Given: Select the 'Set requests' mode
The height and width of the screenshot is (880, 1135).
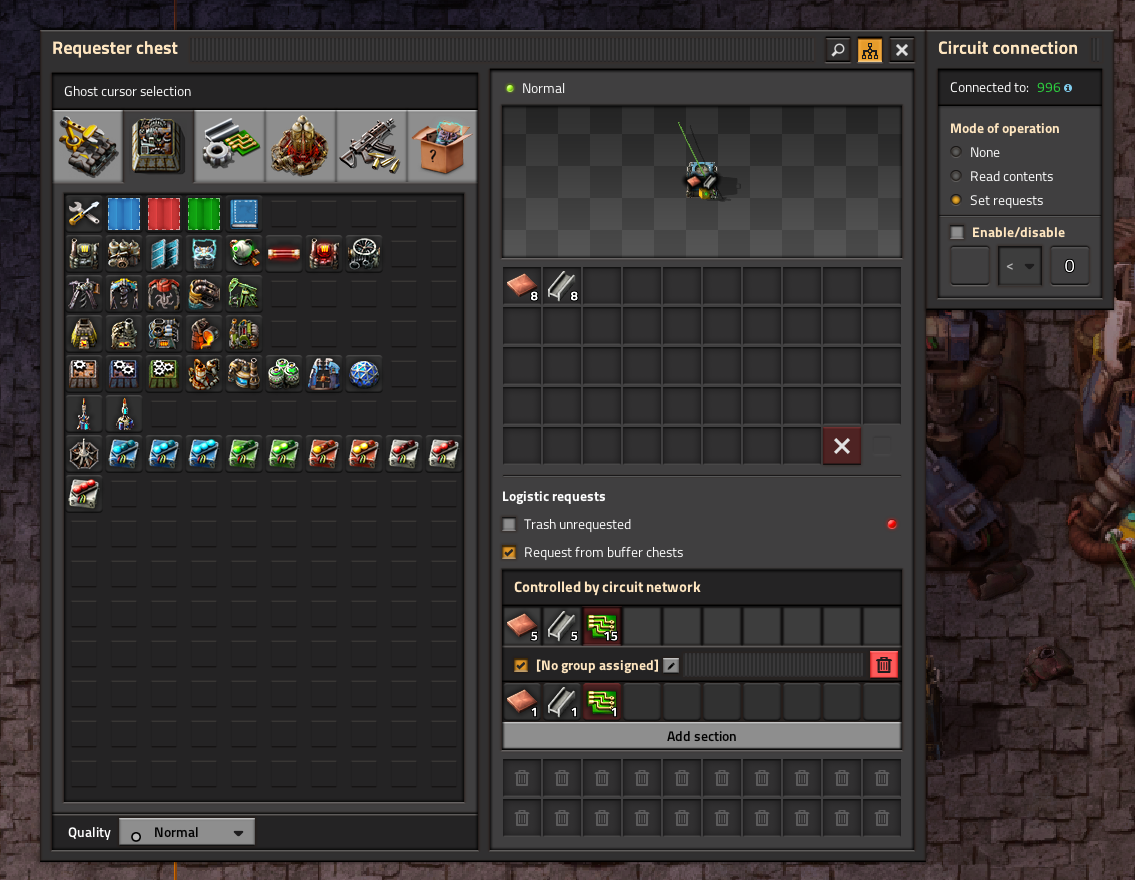Looking at the screenshot, I should (957, 200).
